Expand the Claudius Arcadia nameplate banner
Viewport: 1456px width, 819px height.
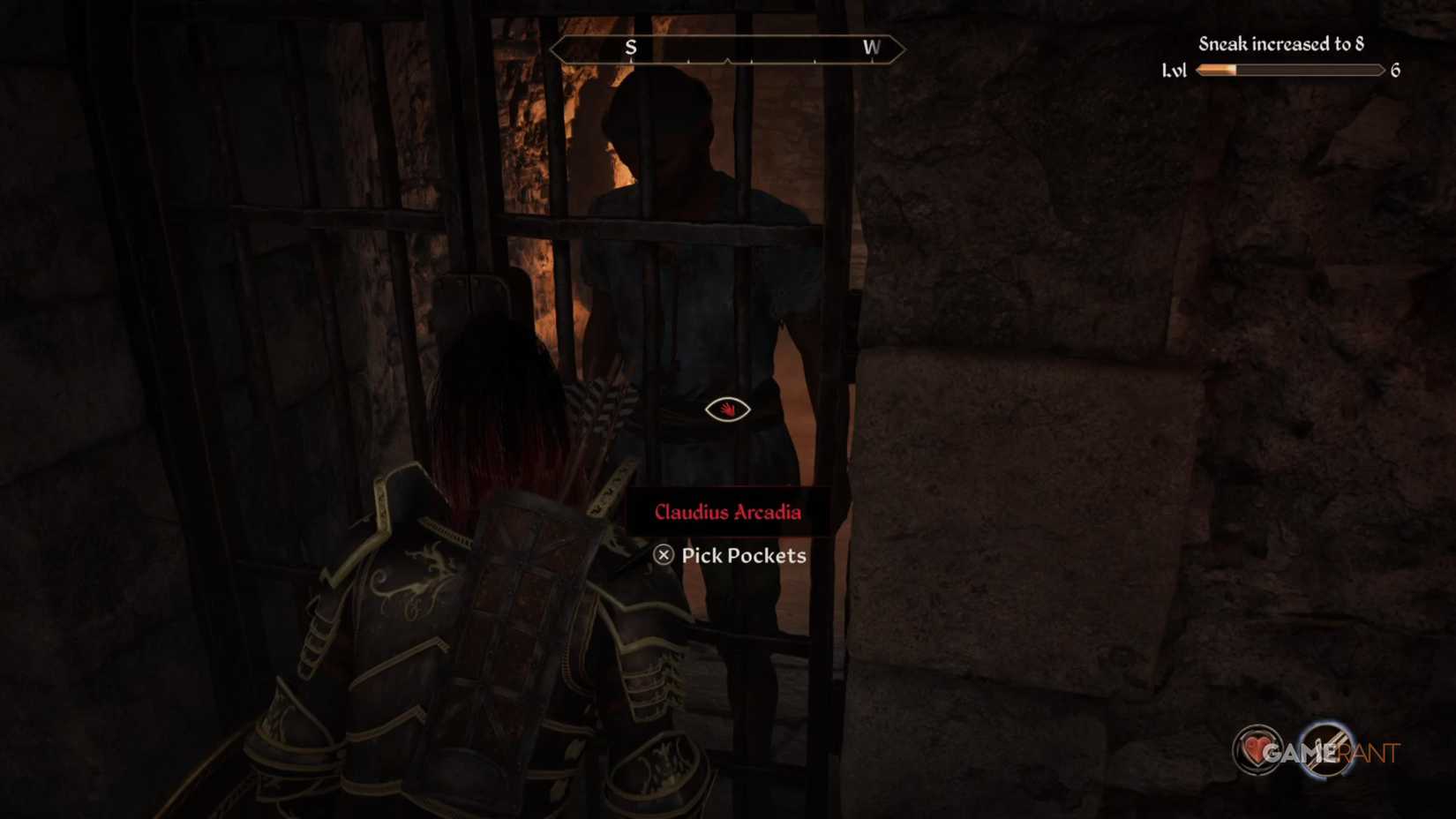pyautogui.click(x=729, y=511)
